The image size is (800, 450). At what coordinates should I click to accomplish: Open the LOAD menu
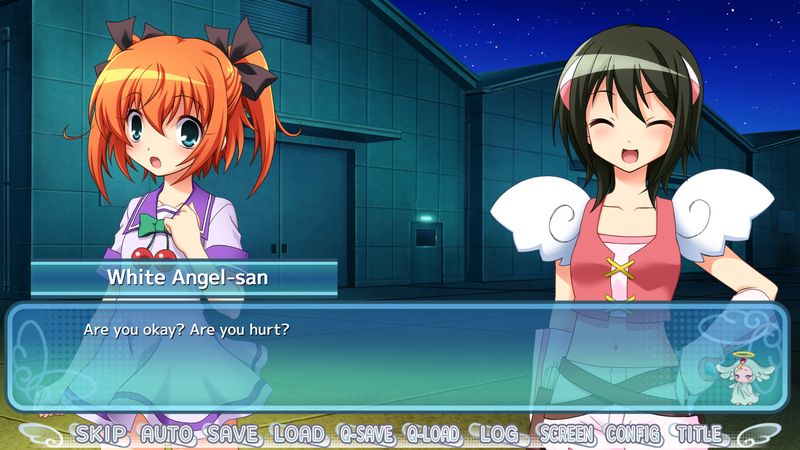click(297, 435)
